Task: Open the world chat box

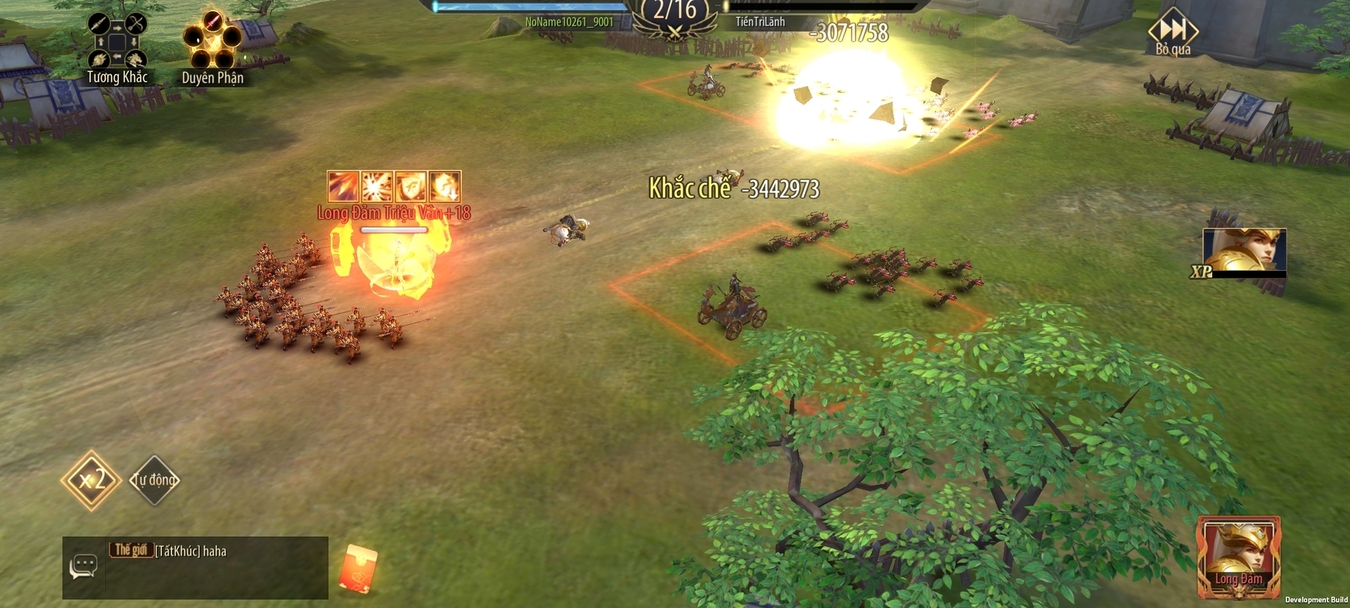Action: point(195,567)
